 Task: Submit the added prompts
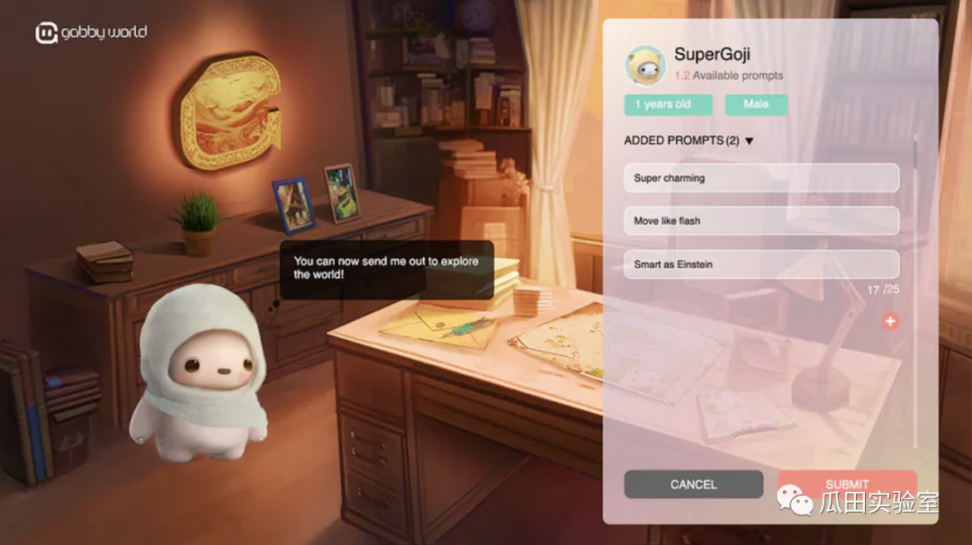coord(846,484)
